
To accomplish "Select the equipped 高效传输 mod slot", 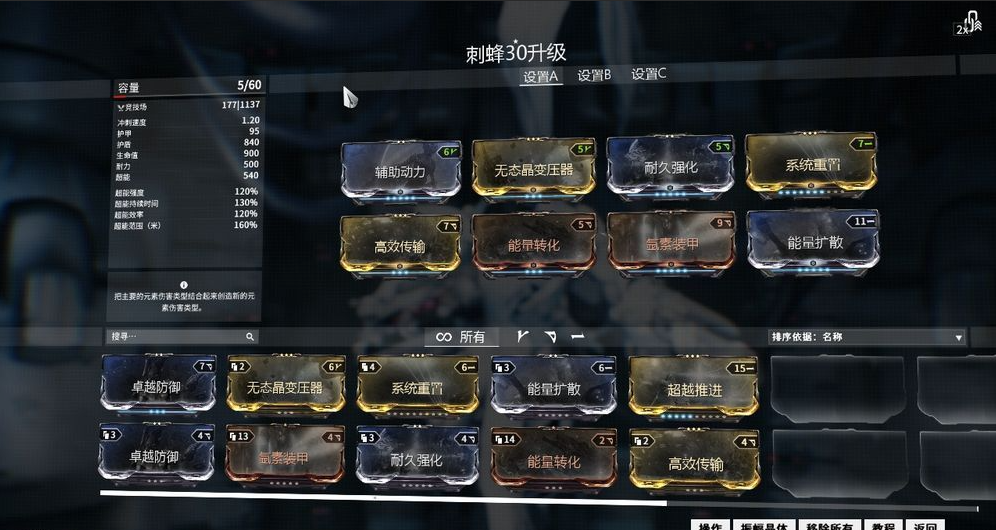I will pyautogui.click(x=401, y=246).
